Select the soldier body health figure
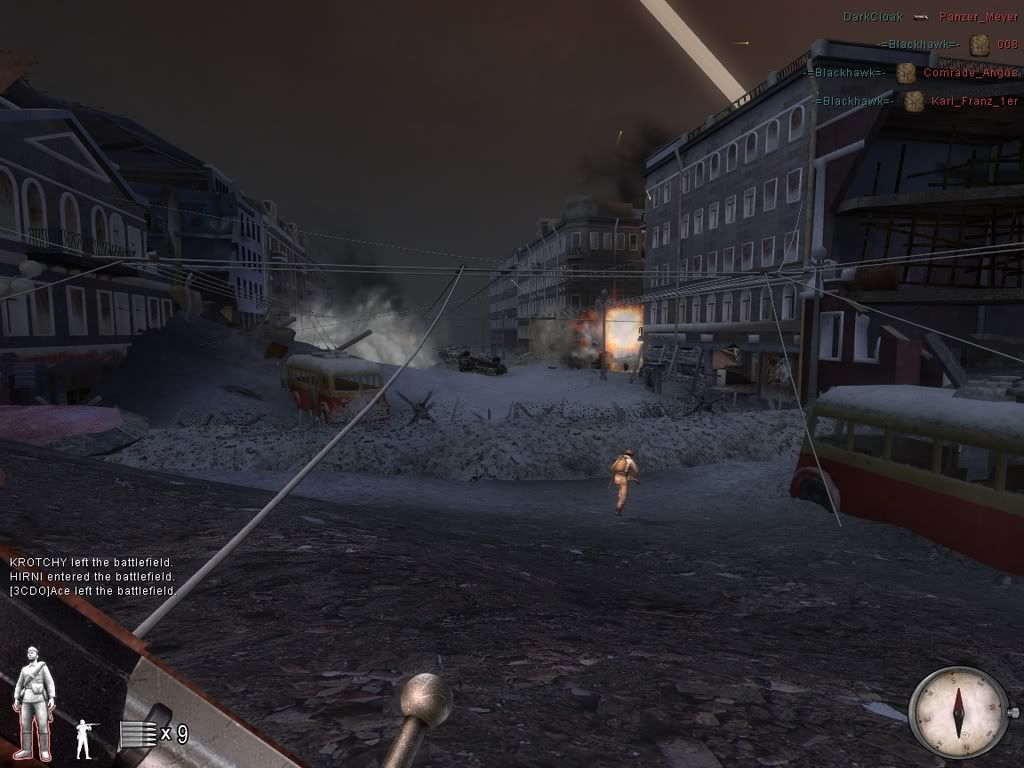Viewport: 1024px width, 768px height. 33,703
